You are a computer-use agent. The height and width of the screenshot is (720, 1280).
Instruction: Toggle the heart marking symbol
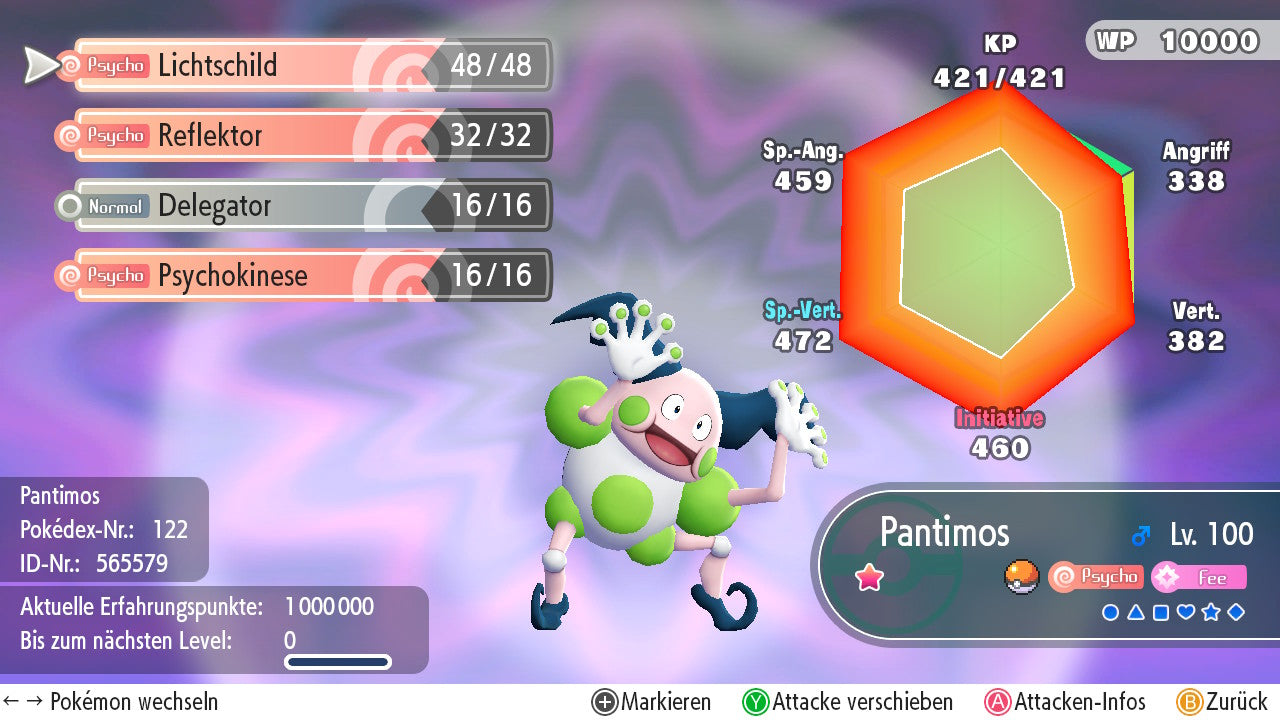1185,612
